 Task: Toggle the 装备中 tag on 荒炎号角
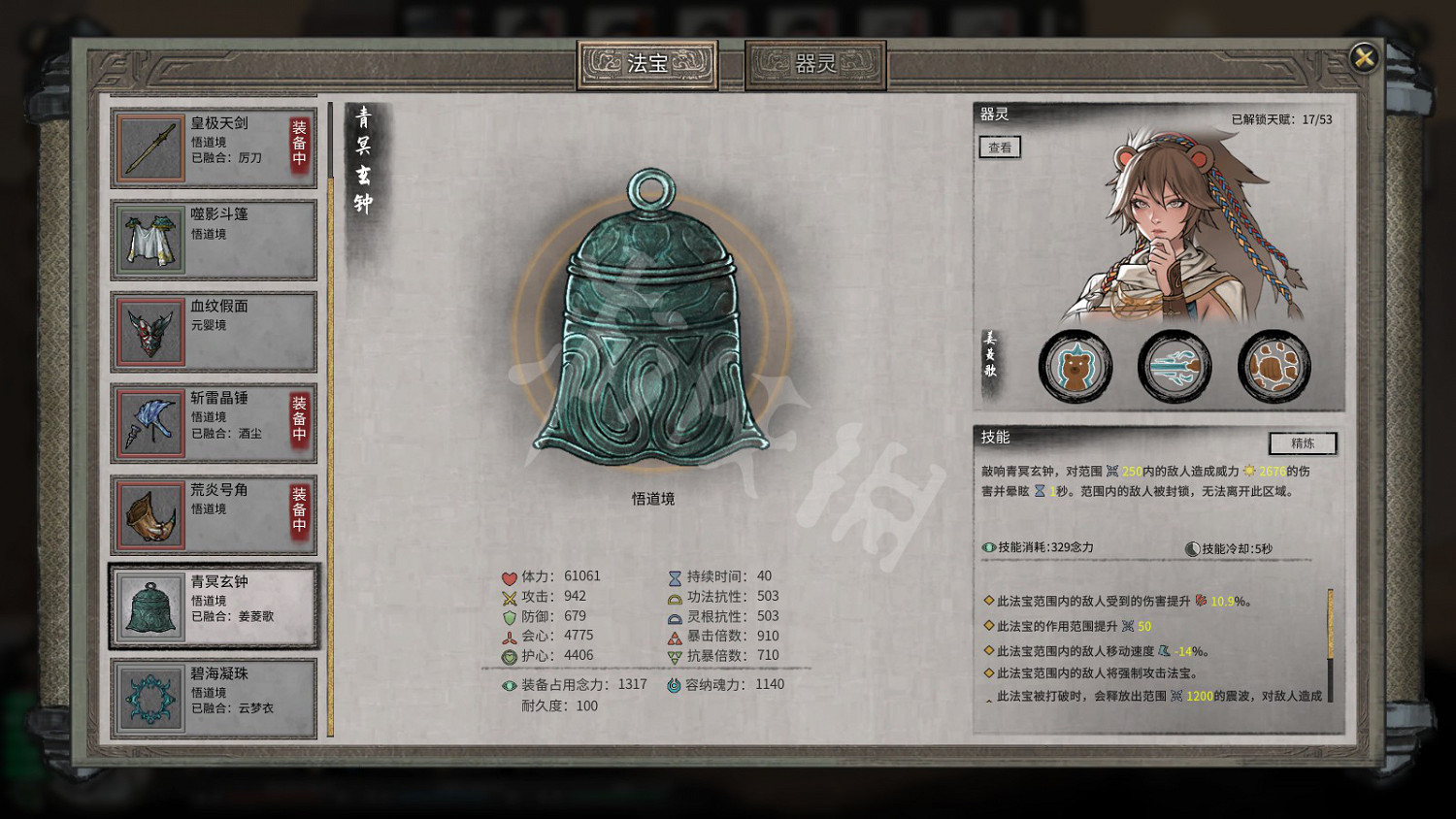pyautogui.click(x=297, y=513)
